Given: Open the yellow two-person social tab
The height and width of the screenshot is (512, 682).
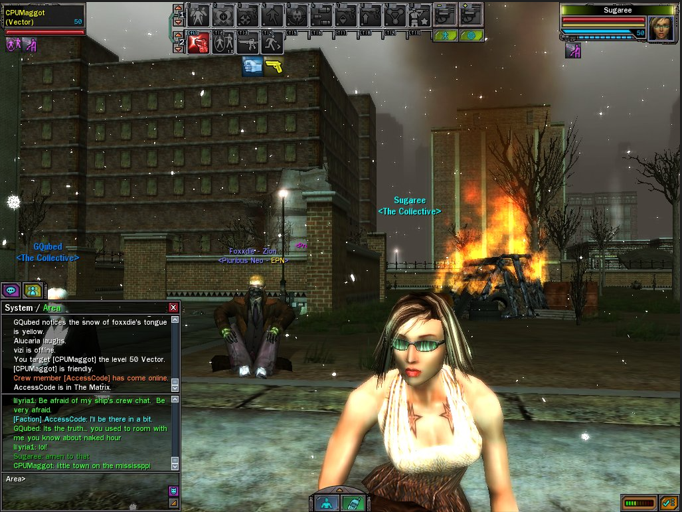Looking at the screenshot, I should click(33, 291).
